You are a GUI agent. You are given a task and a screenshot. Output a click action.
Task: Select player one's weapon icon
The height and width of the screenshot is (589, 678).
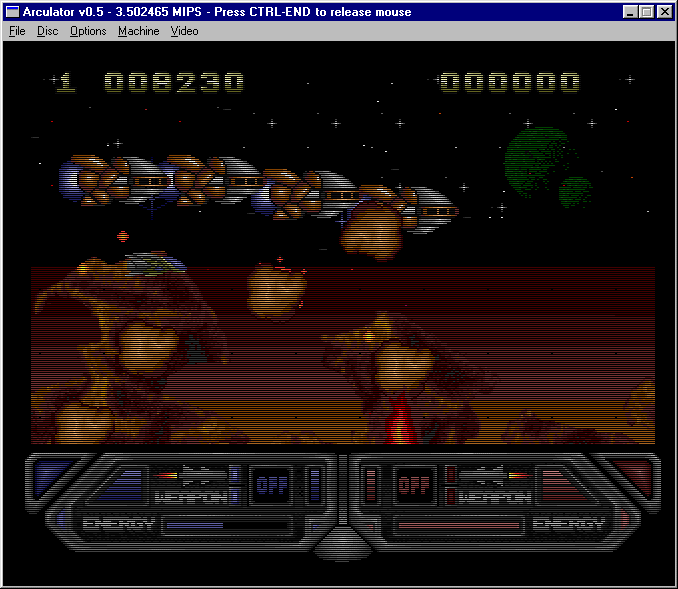[x=192, y=476]
